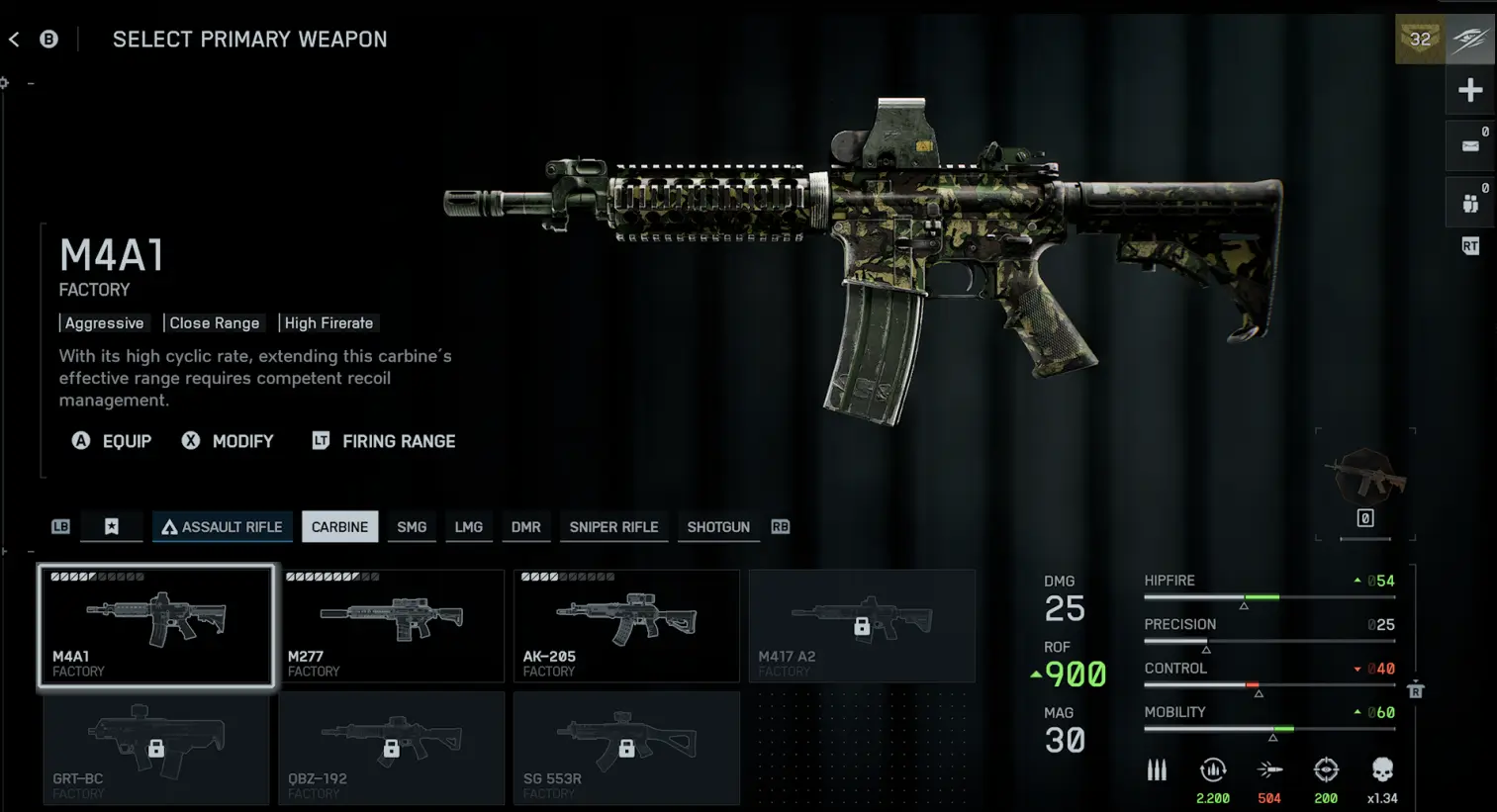Switch to the Assault Rifle tab
Image resolution: width=1497 pixels, height=812 pixels.
point(223,527)
